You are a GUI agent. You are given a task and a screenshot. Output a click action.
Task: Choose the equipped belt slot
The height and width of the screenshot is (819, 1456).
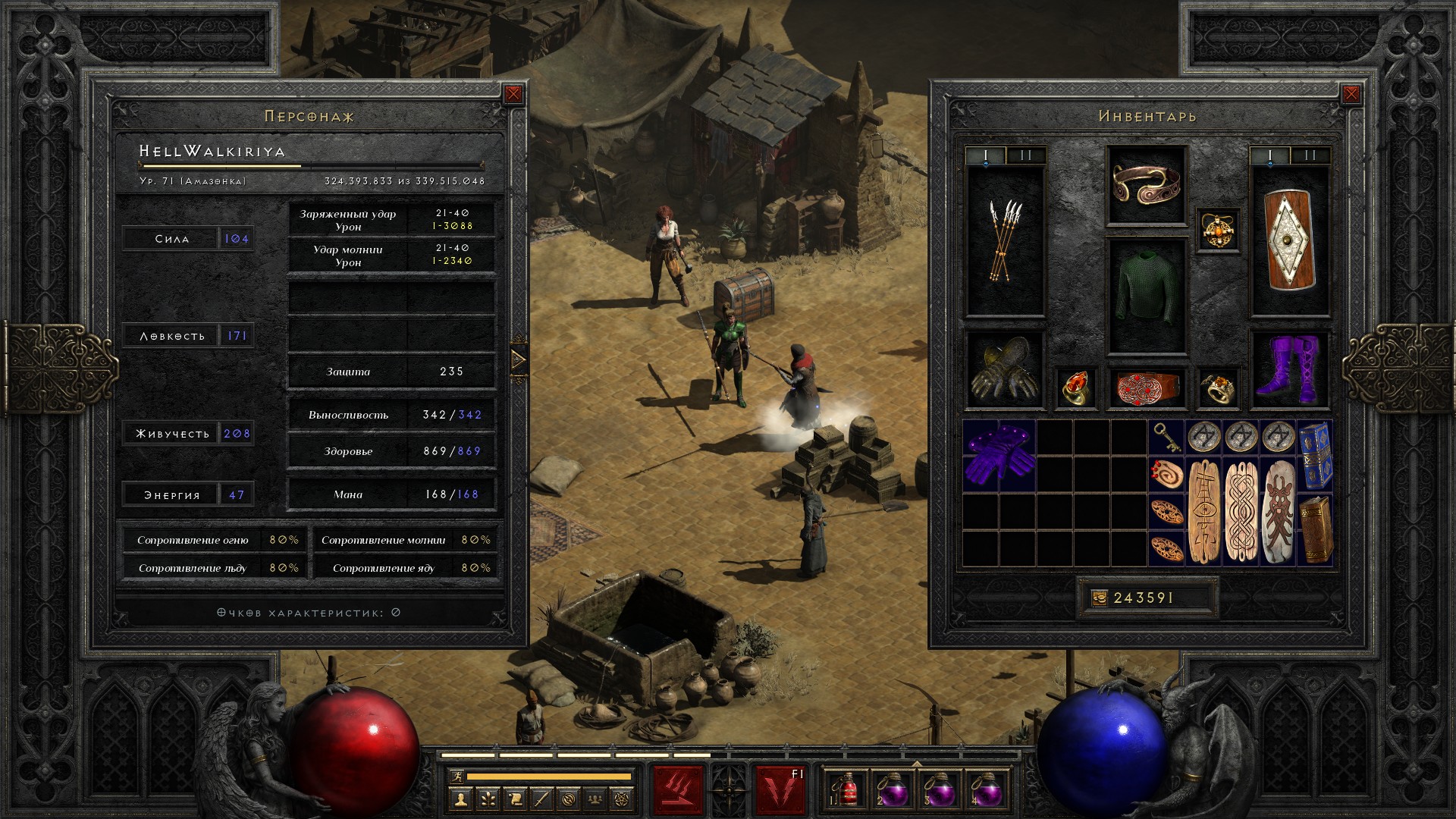1146,388
